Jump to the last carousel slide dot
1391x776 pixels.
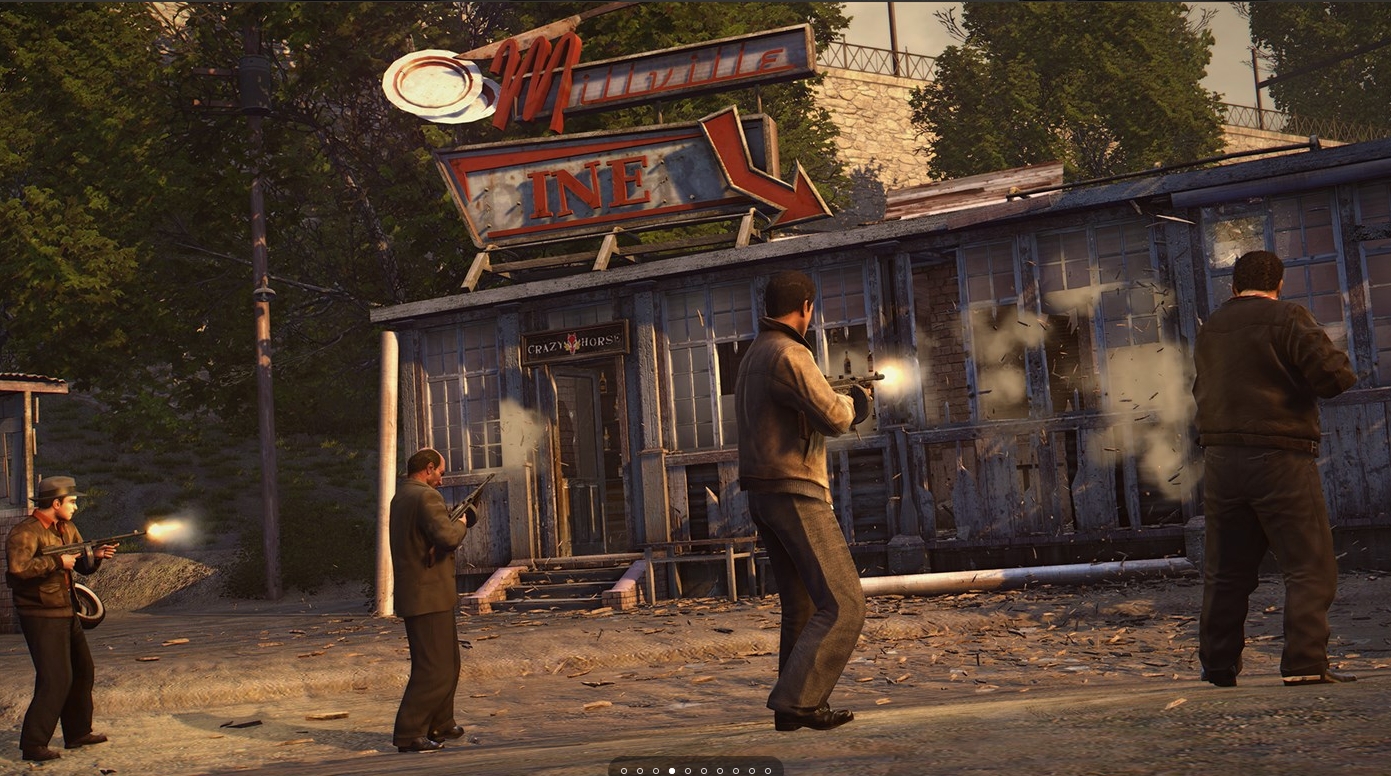pyautogui.click(x=768, y=771)
